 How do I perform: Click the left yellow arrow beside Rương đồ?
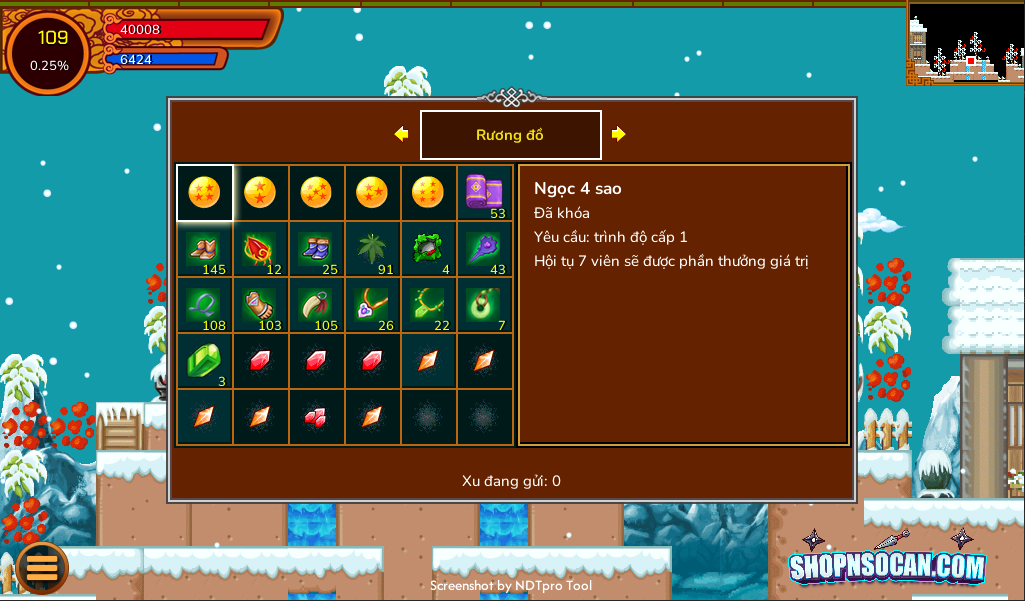[401, 134]
